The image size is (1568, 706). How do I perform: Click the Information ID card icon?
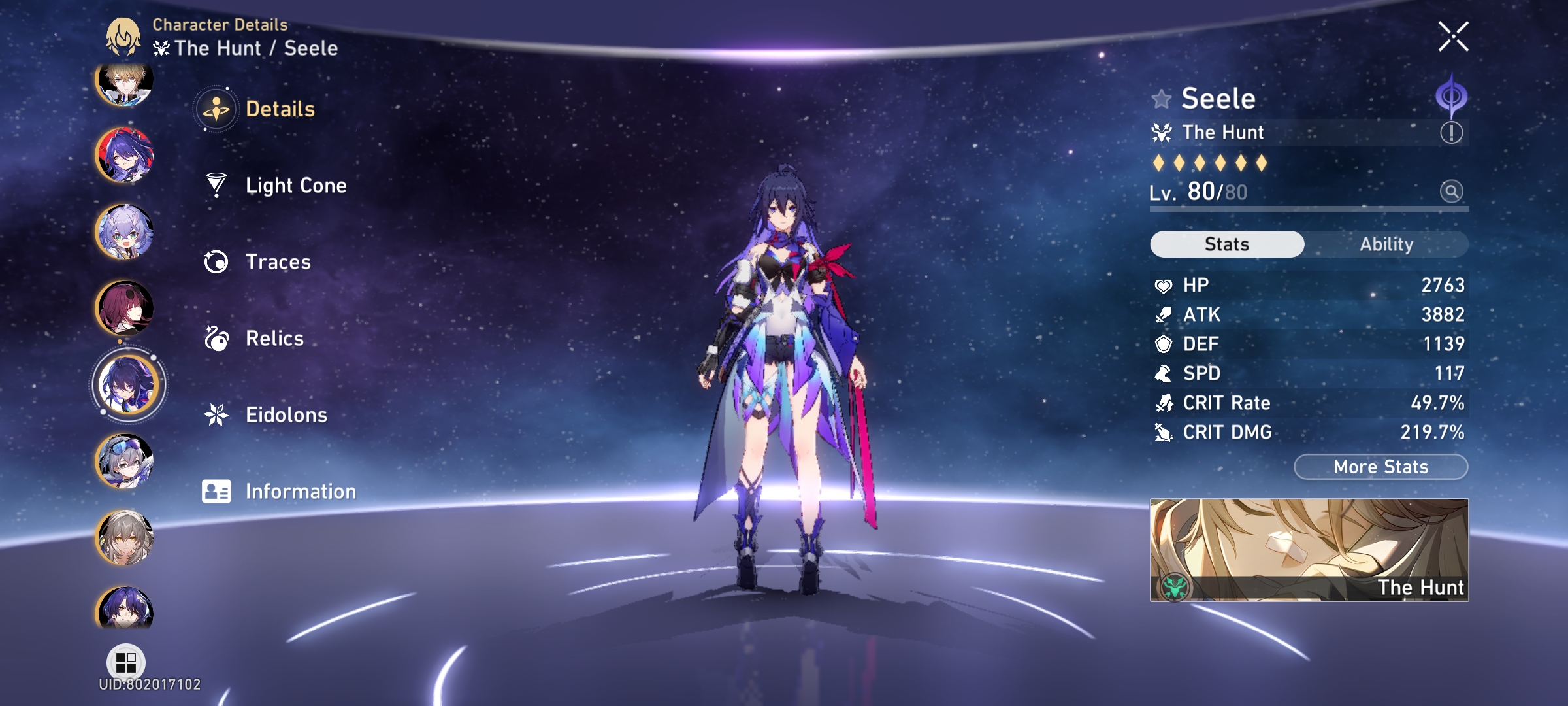click(216, 490)
